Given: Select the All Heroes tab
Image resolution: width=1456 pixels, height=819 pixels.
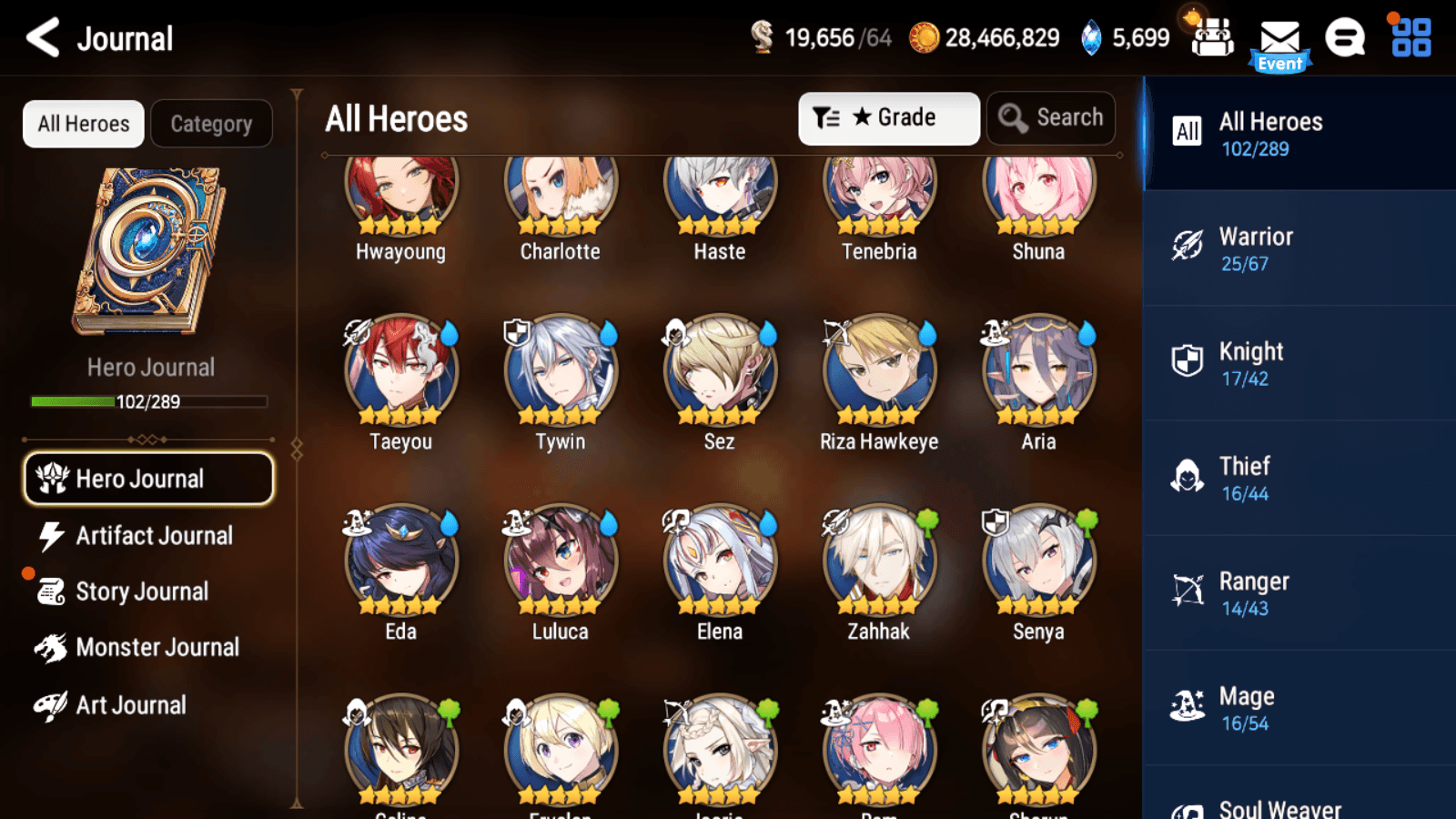Looking at the screenshot, I should [x=83, y=124].
